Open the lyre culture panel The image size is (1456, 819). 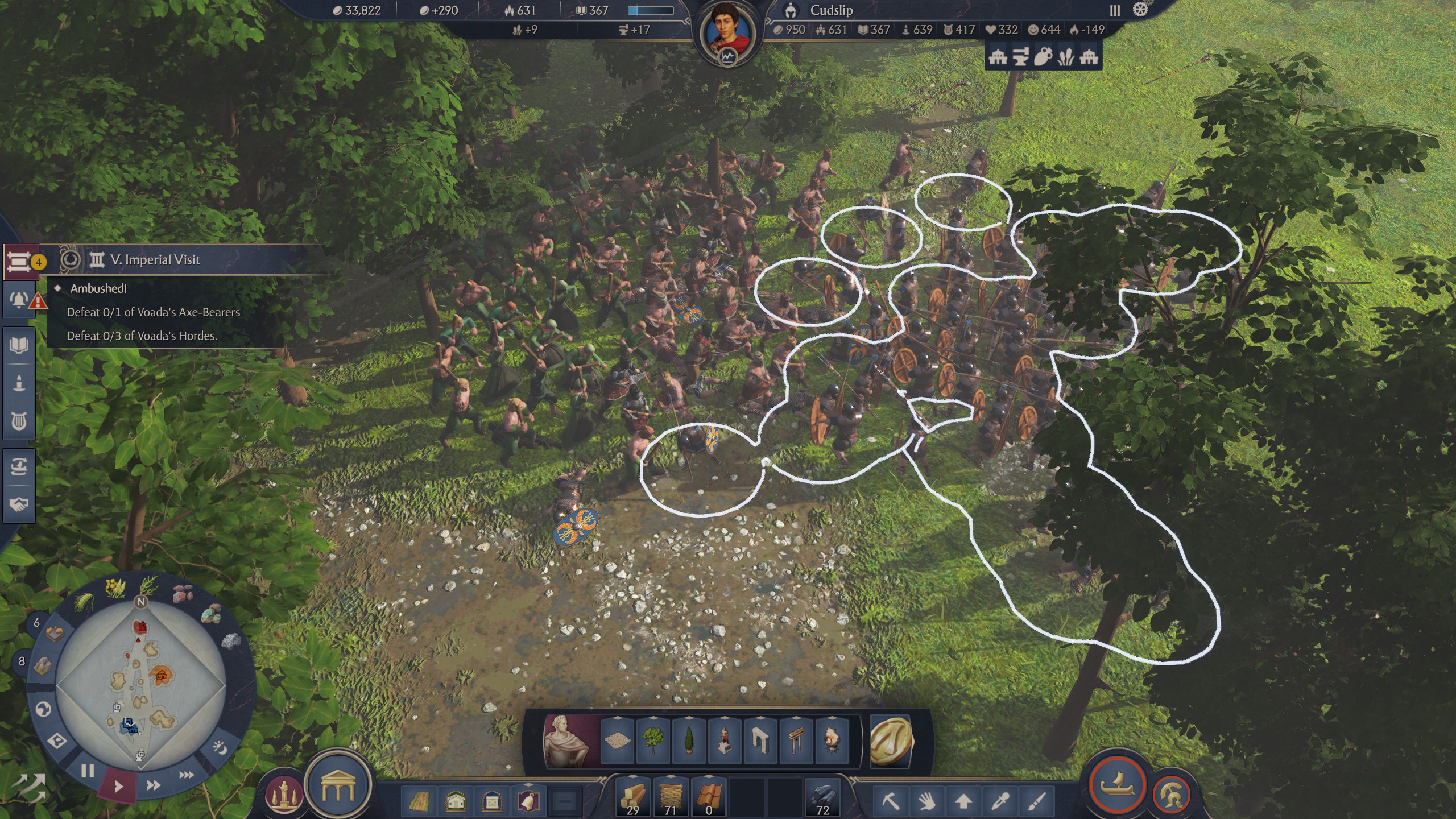click(18, 421)
